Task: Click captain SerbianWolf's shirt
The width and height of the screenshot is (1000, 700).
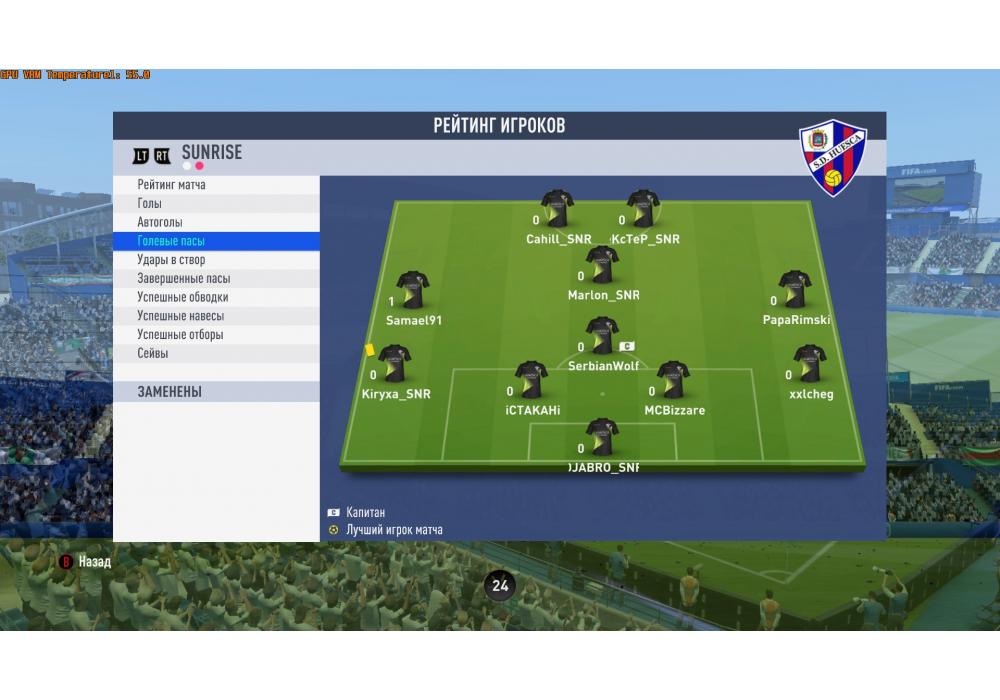Action: [602, 336]
